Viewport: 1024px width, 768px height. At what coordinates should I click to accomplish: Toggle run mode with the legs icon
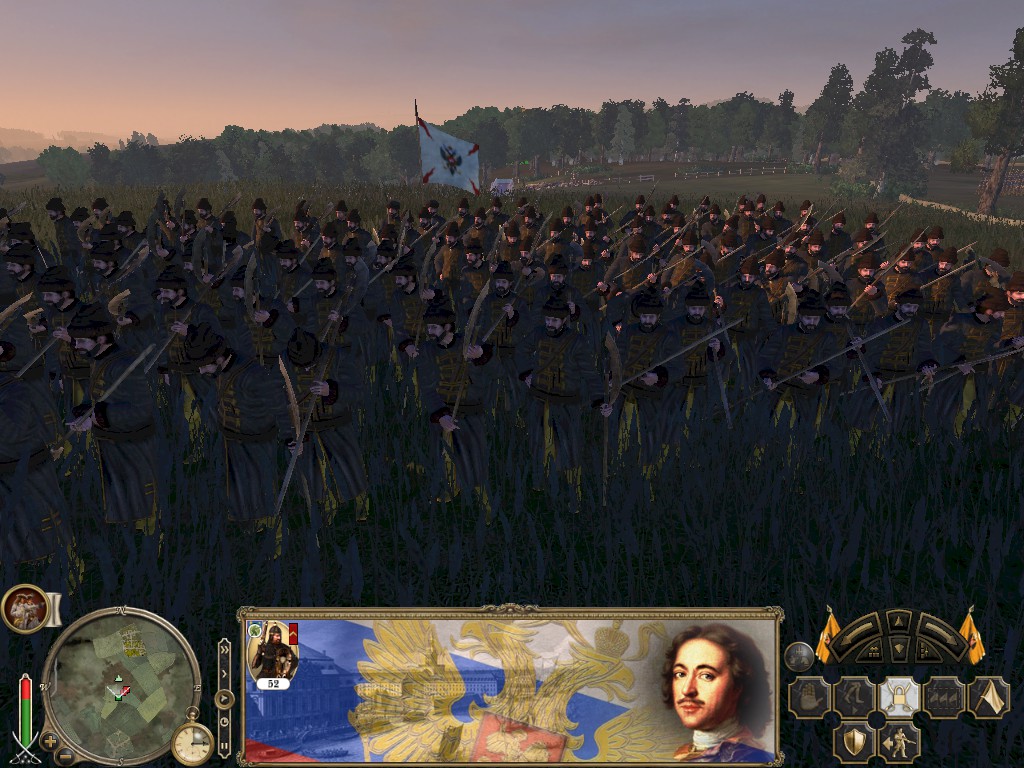(x=854, y=697)
